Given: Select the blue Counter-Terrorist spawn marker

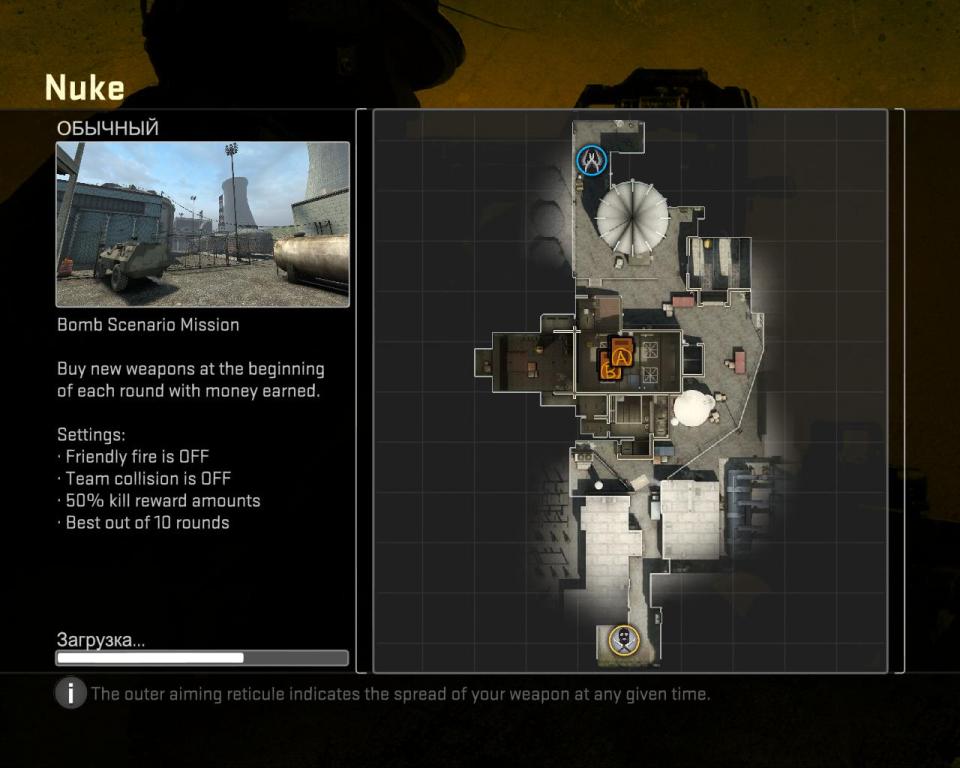Looking at the screenshot, I should 591,160.
